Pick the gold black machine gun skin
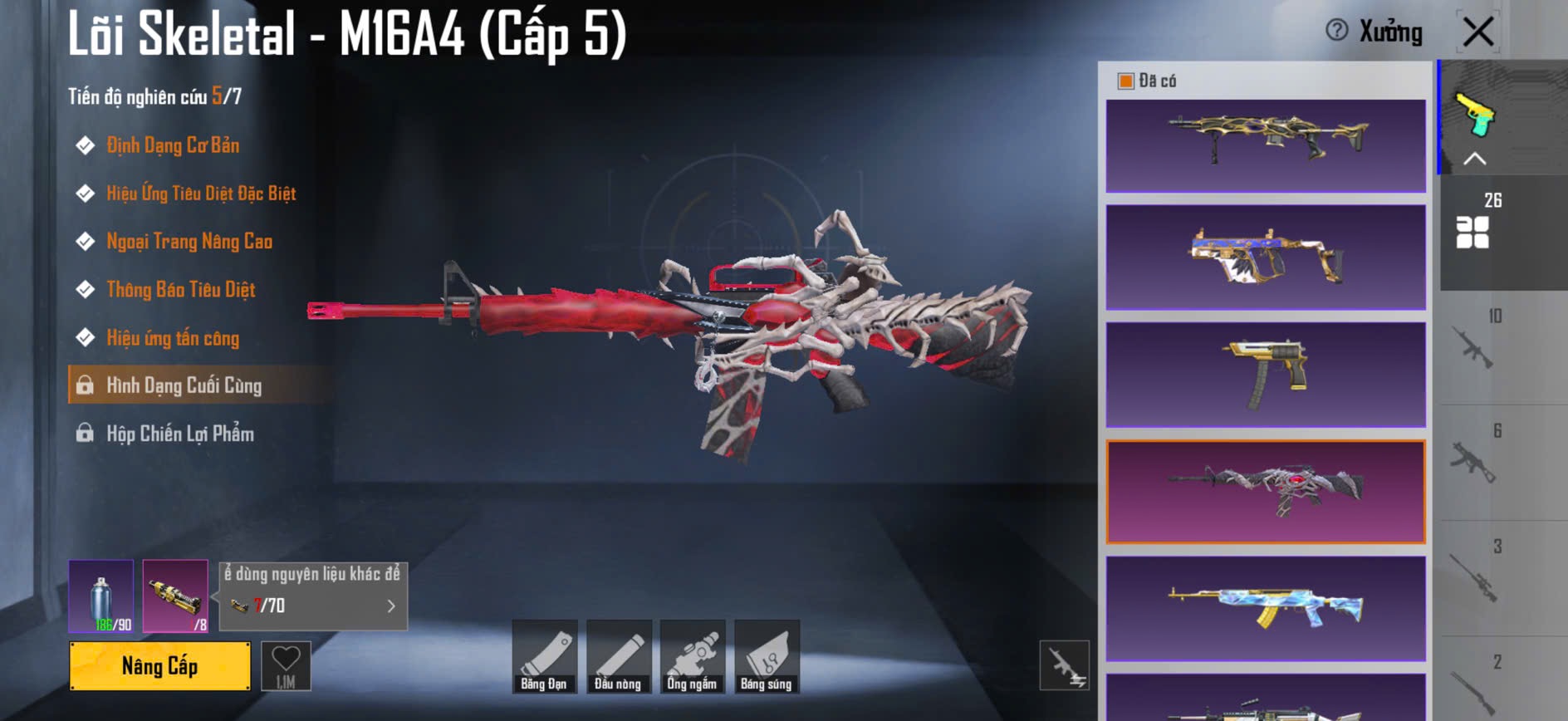This screenshot has height=721, width=1568. [x=1266, y=145]
